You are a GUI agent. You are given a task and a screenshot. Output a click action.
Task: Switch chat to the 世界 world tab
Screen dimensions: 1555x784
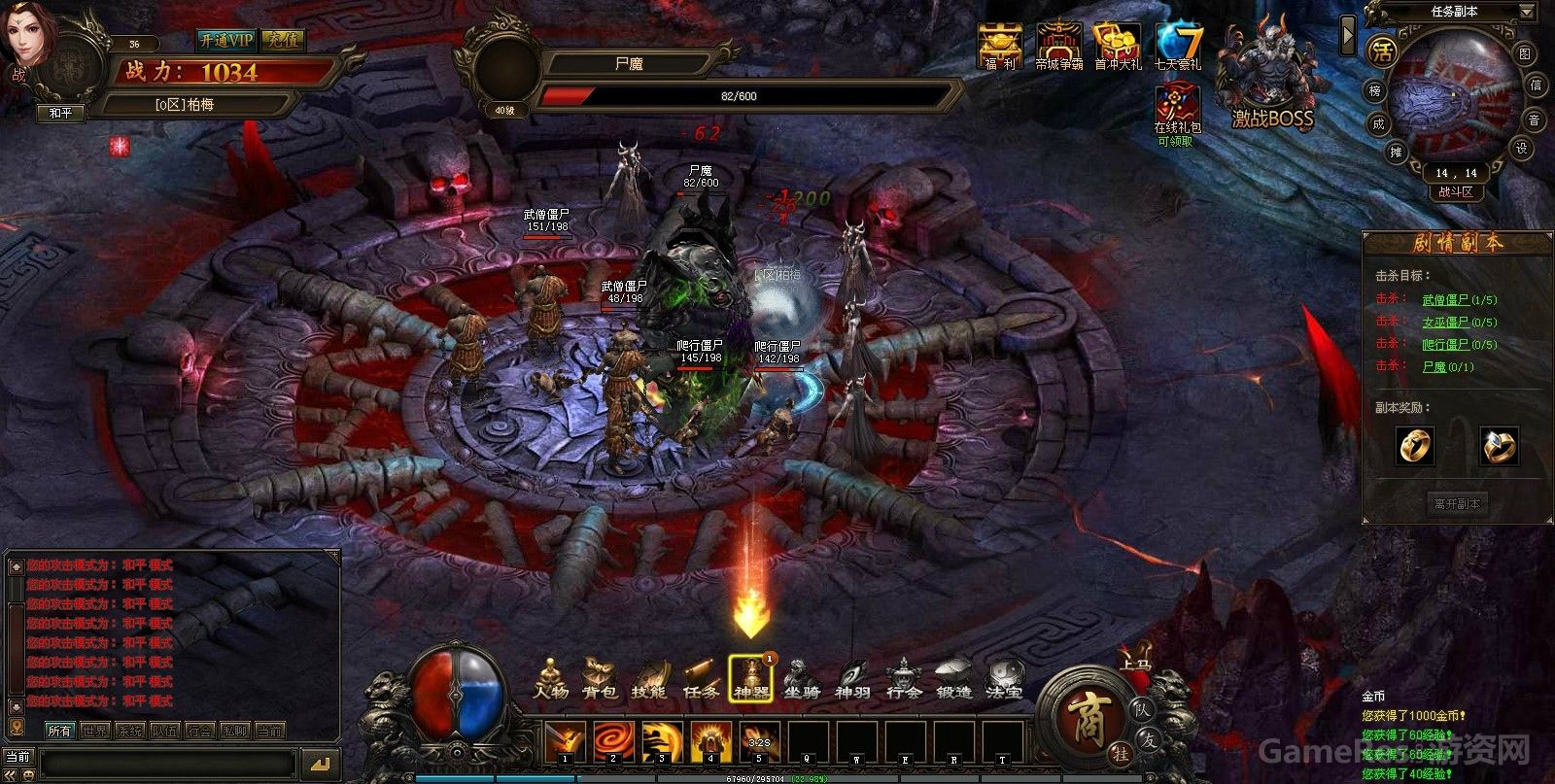pyautogui.click(x=94, y=731)
